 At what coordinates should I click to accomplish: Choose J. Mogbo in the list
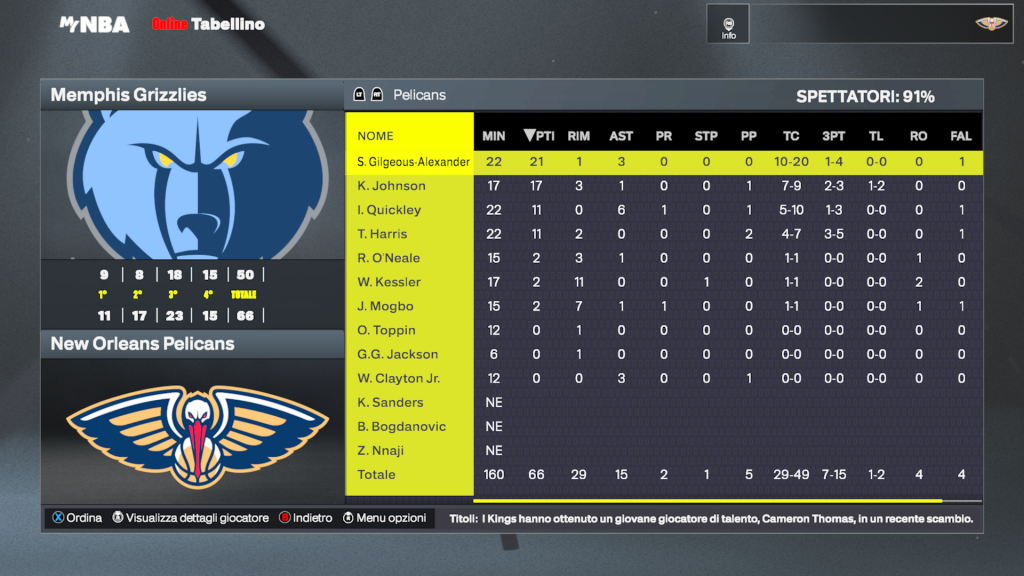tap(385, 306)
